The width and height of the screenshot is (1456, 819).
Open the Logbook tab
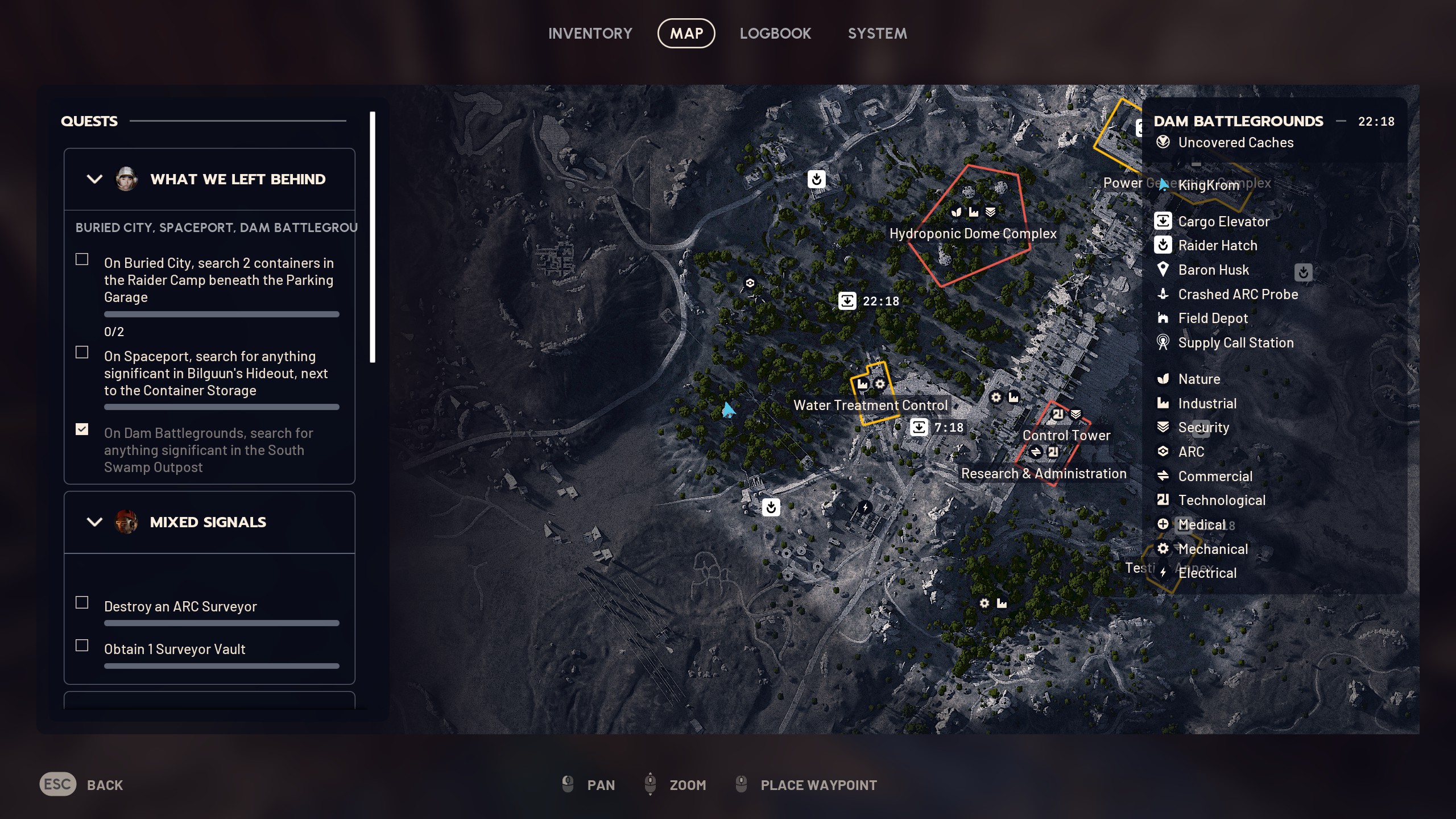click(775, 34)
